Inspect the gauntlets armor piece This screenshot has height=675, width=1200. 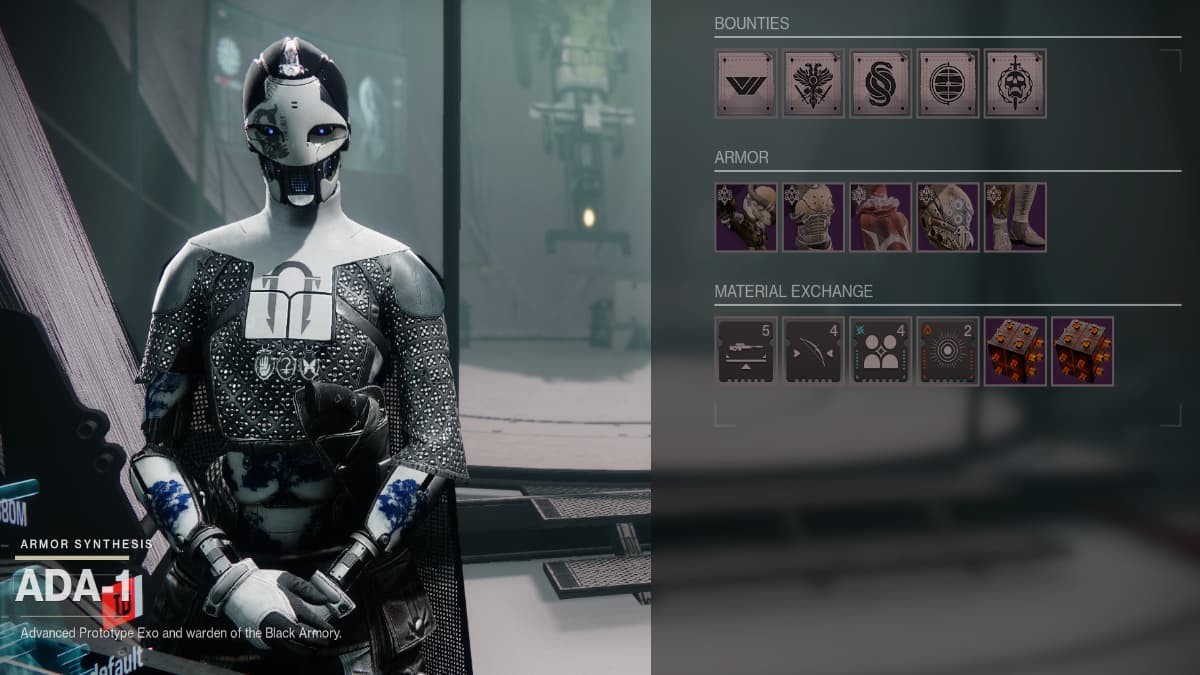coord(746,217)
